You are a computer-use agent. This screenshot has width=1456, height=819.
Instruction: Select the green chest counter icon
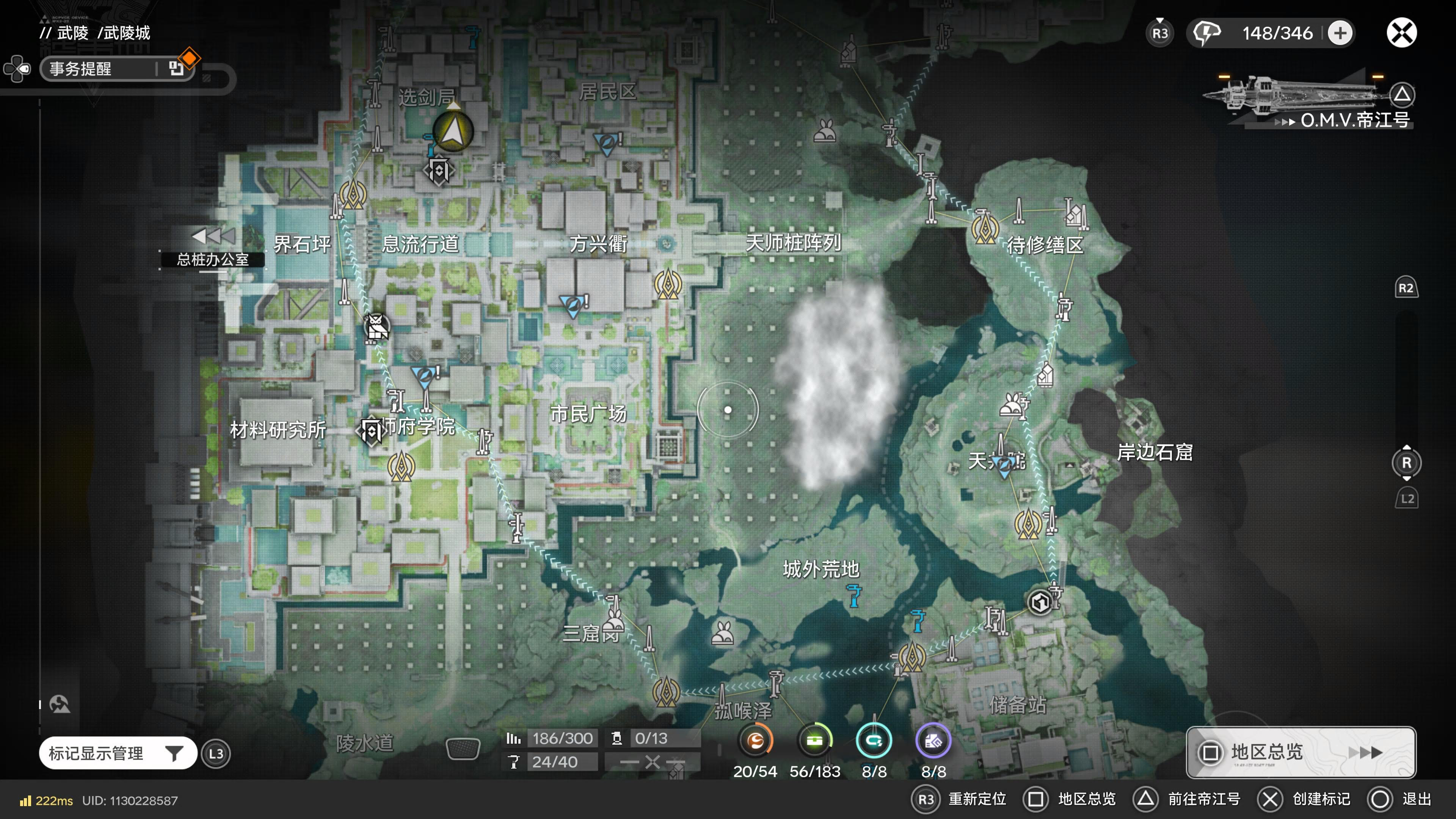pyautogui.click(x=814, y=741)
